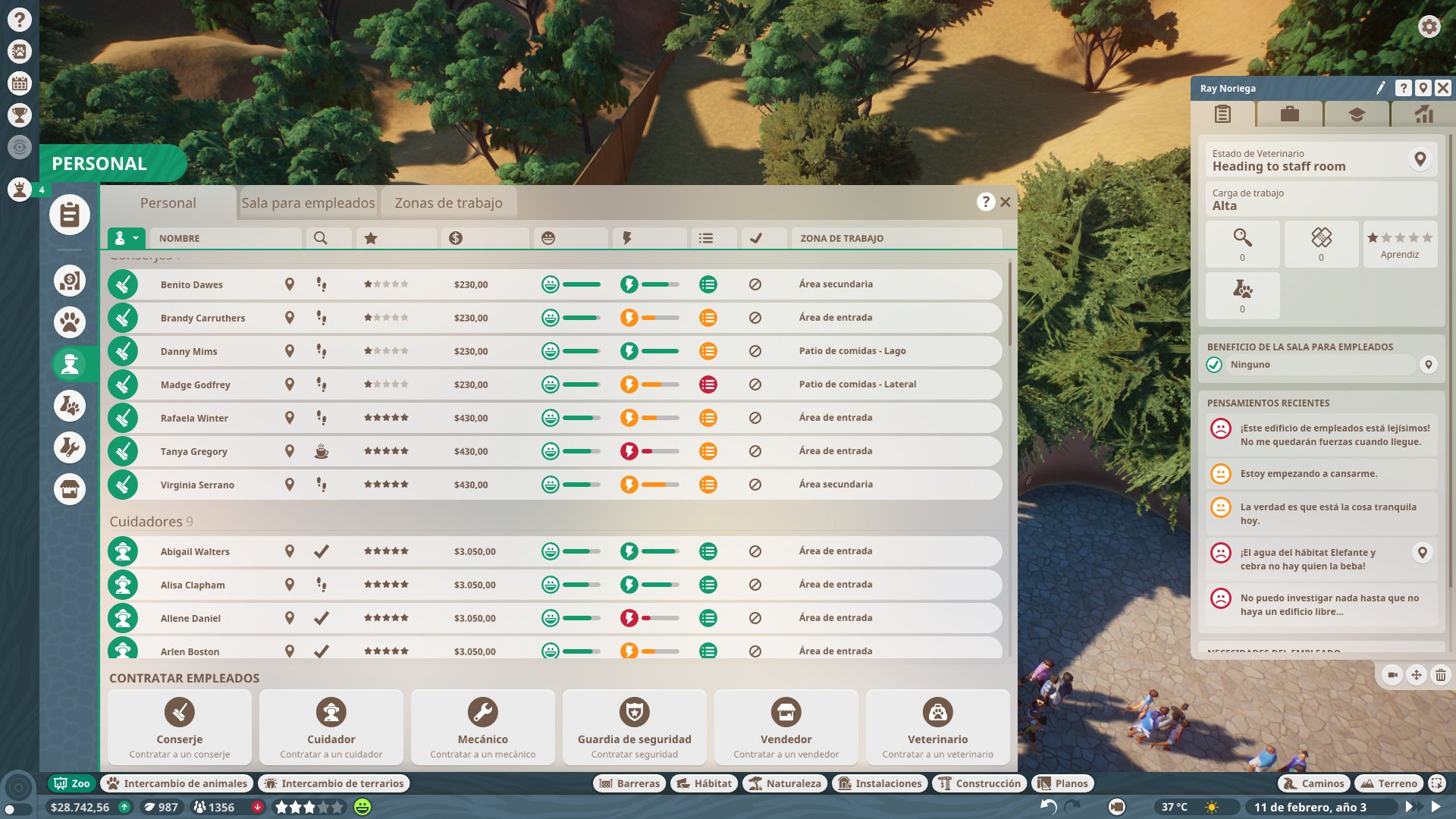Open the research panel from the sidebar
1456x819 pixels.
69,406
